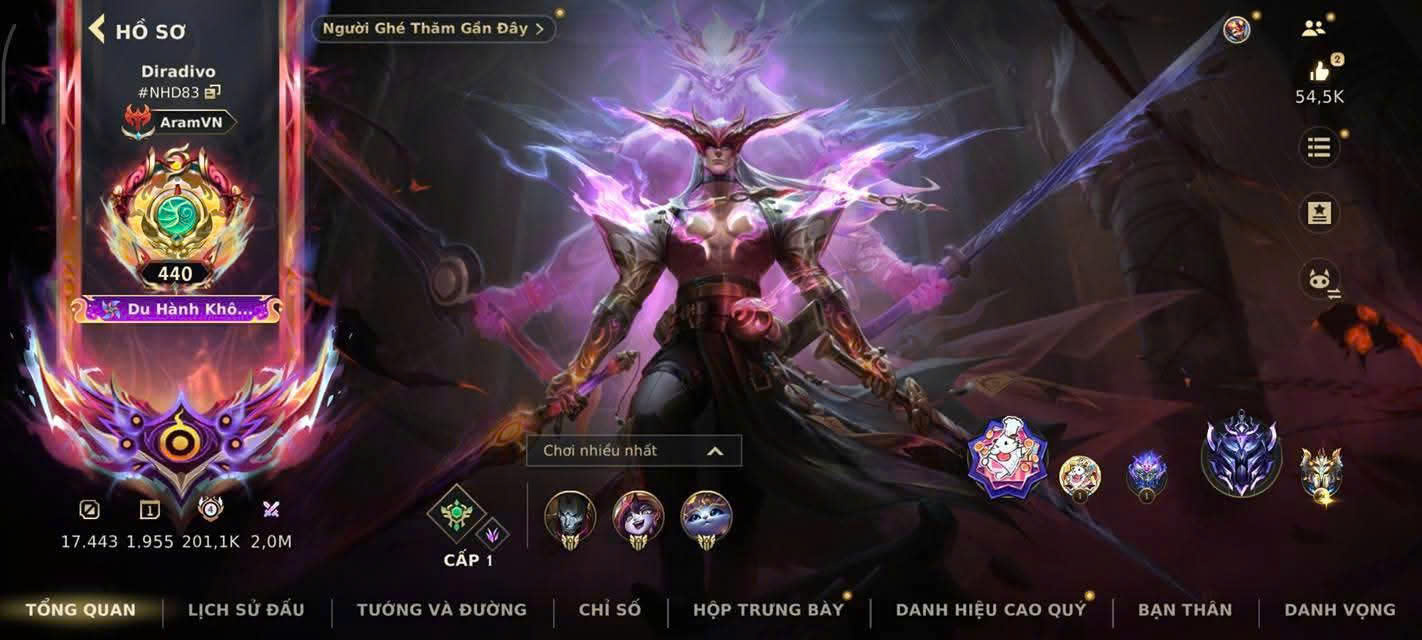Select the Tổng Quan tab
The image size is (1422, 640).
click(x=81, y=609)
